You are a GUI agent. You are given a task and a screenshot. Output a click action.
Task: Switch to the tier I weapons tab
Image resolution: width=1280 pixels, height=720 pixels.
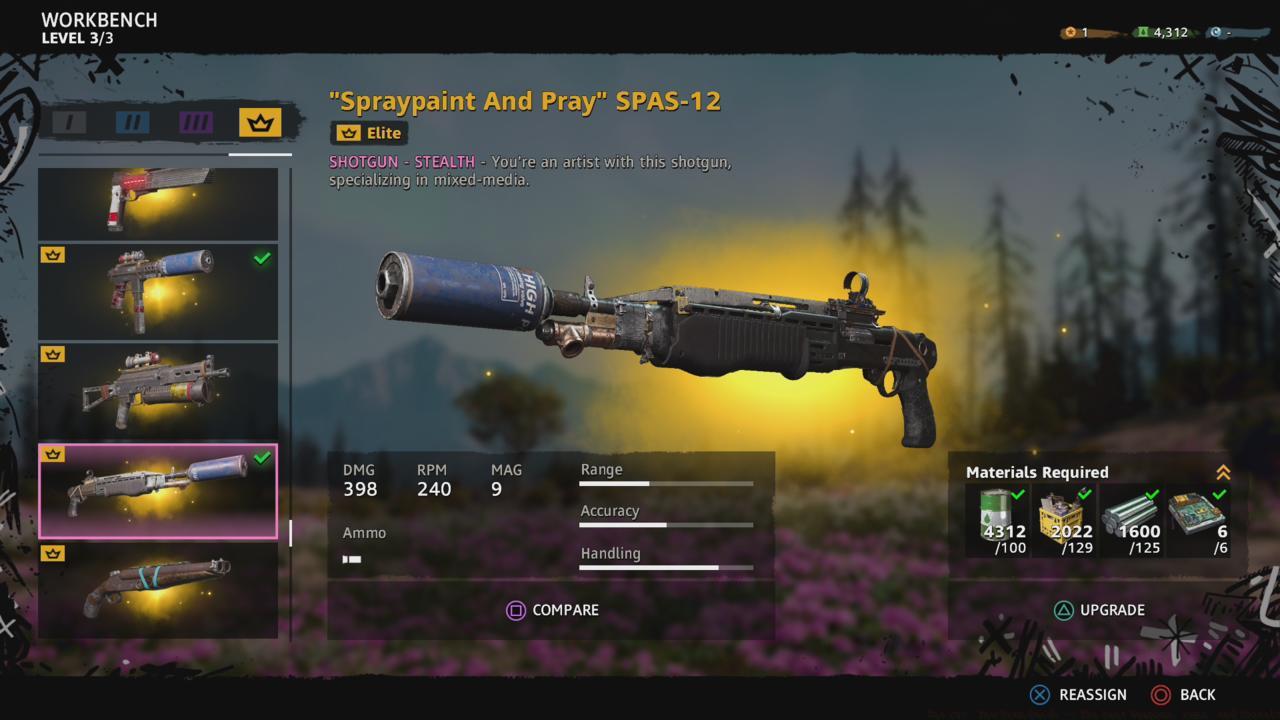pyautogui.click(x=69, y=123)
